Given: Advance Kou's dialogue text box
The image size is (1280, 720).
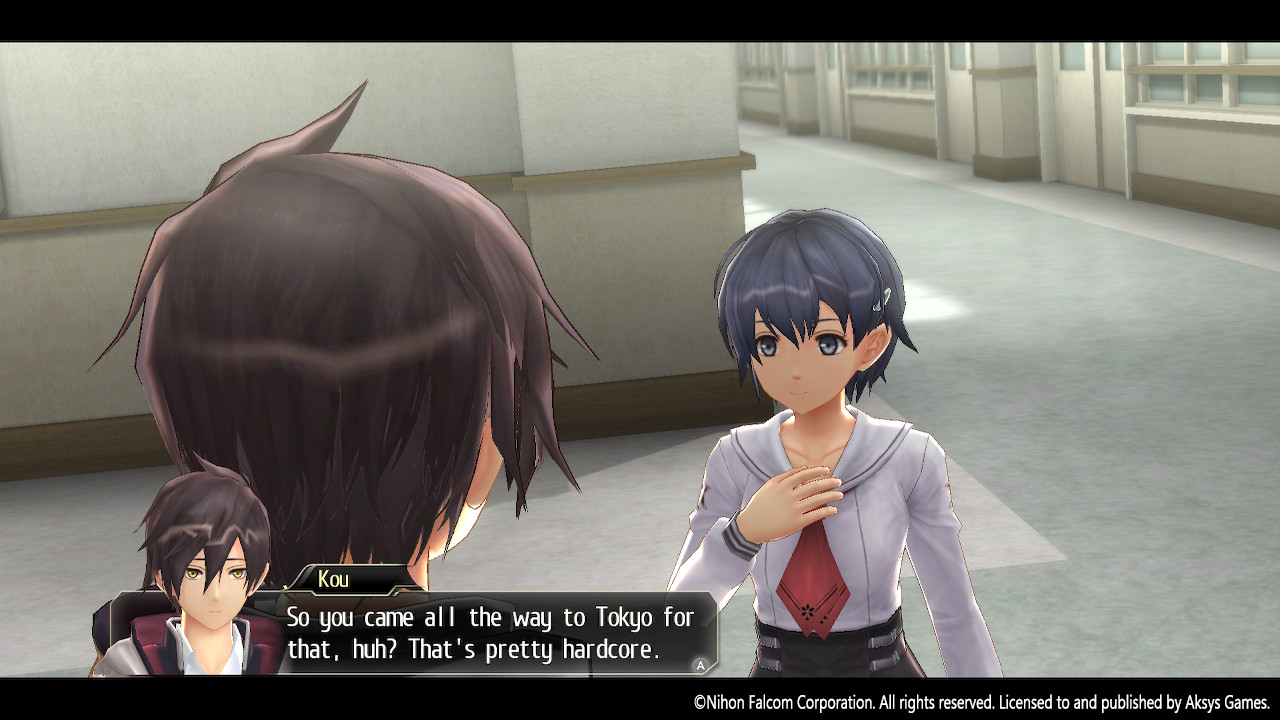Looking at the screenshot, I should 700,665.
